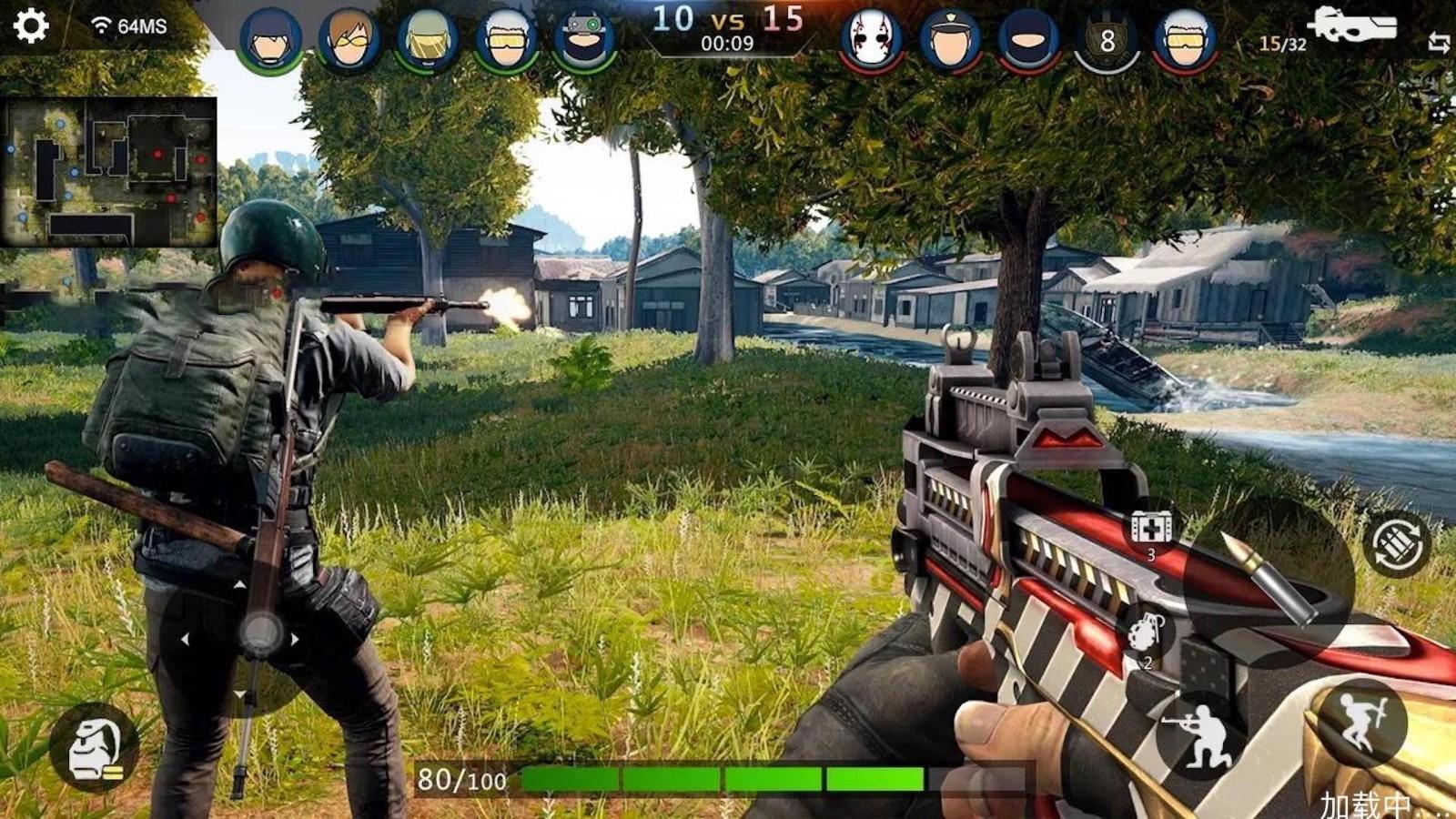
Task: Select the weapon silhouette icon
Action: click(x=1351, y=25)
